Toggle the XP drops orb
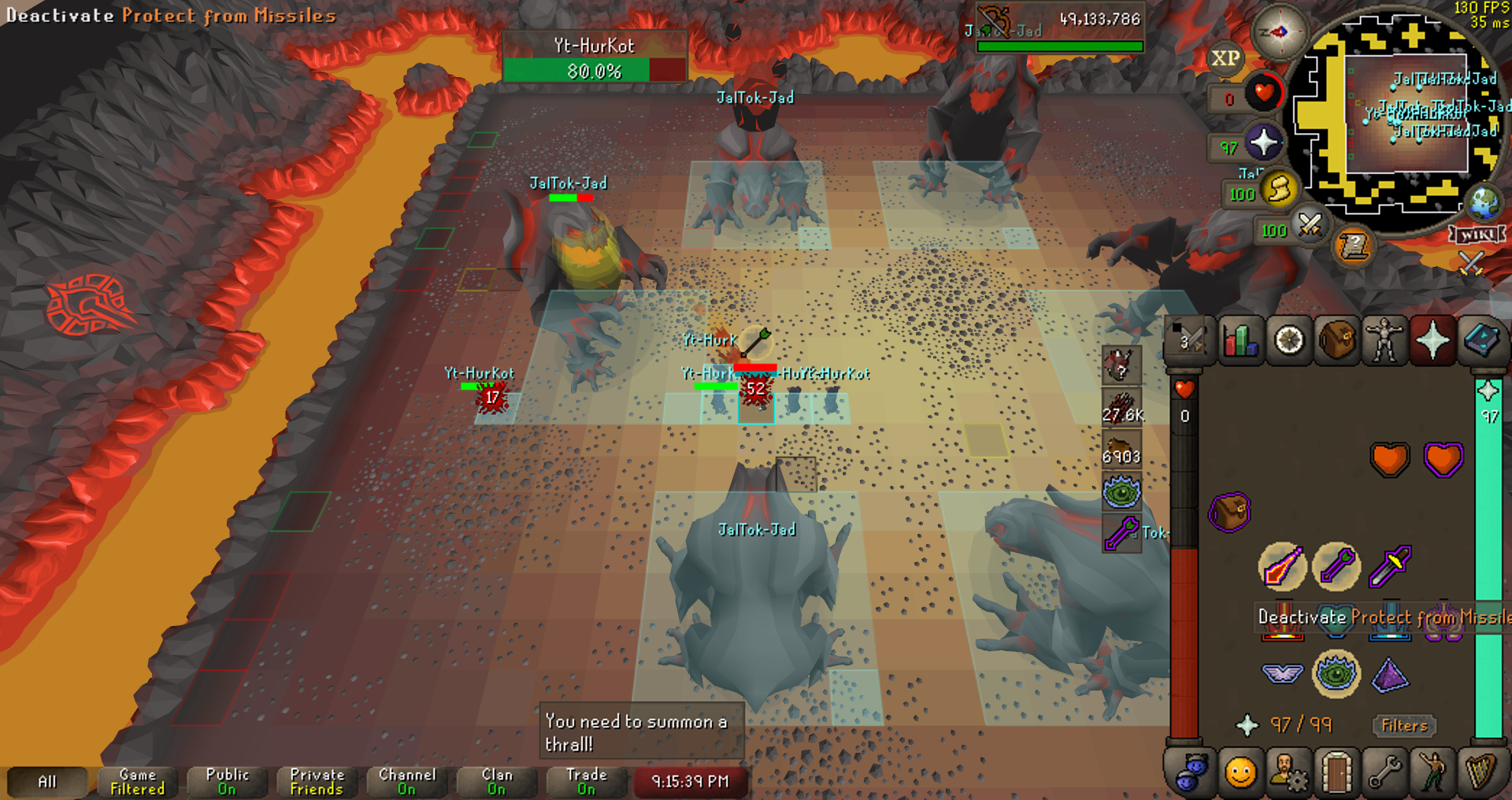1512x800 pixels. [x=1225, y=58]
